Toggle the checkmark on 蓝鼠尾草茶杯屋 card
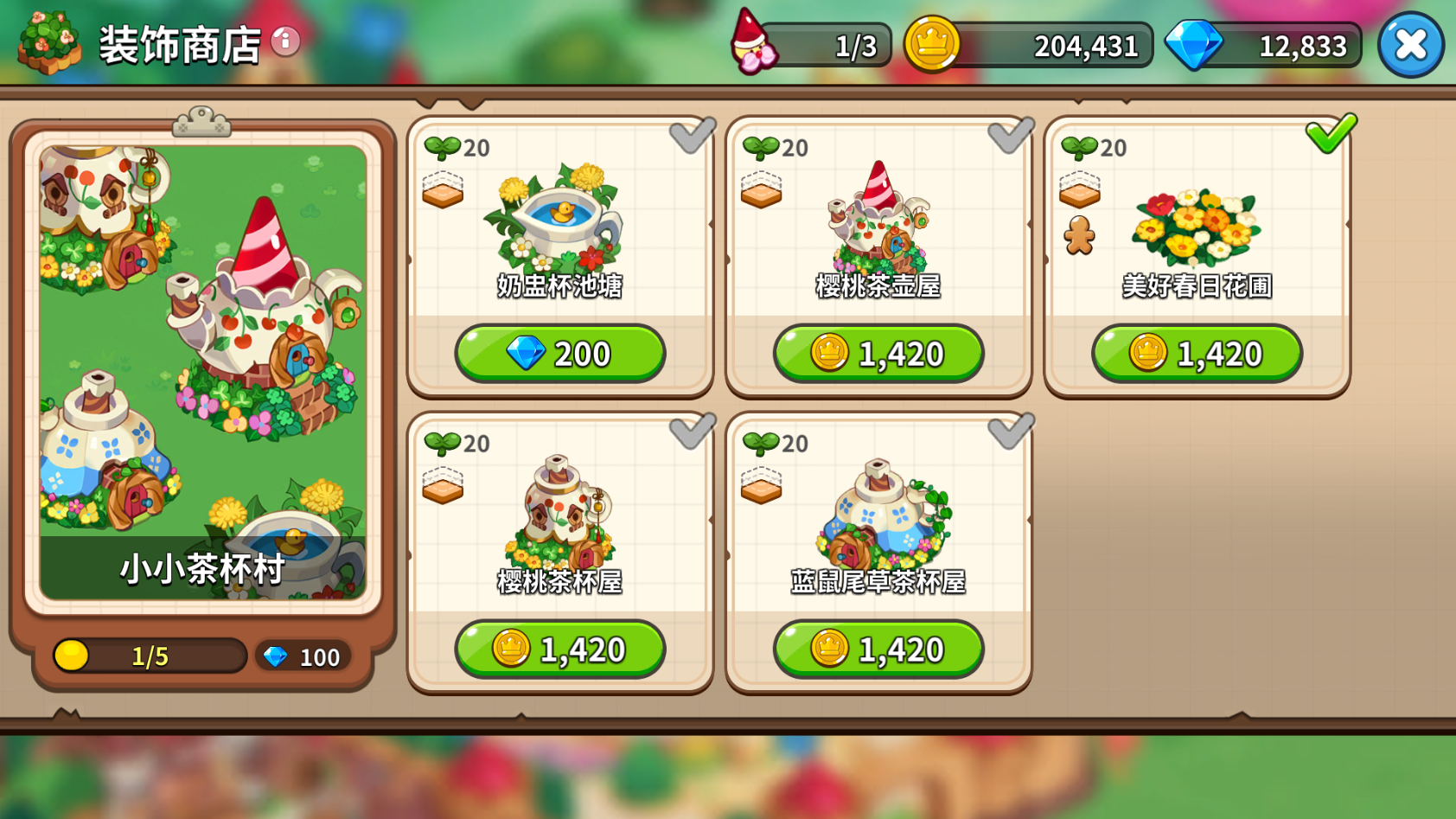The image size is (1456, 819). [x=1010, y=431]
